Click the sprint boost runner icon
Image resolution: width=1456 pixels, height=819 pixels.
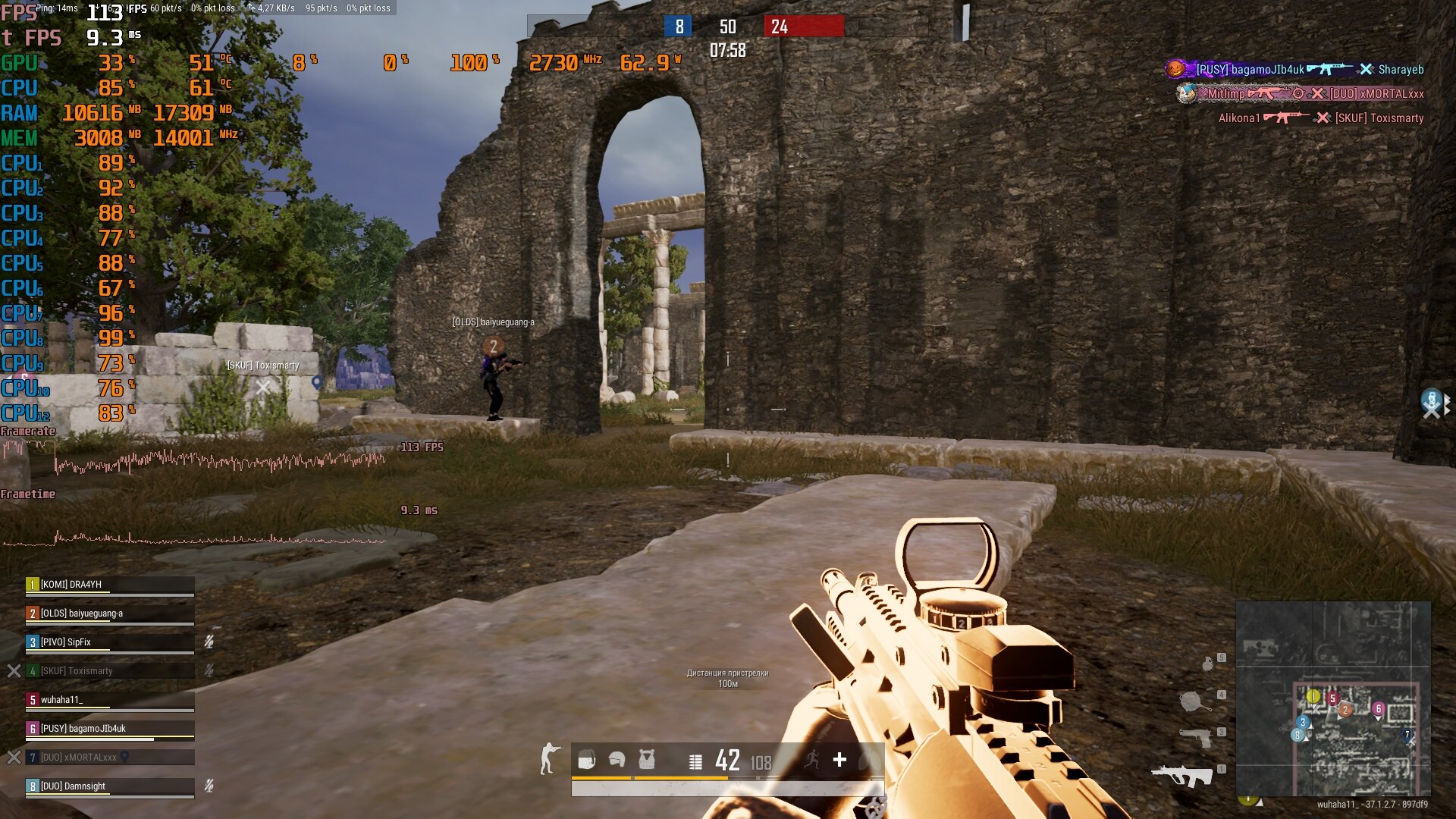[x=812, y=759]
